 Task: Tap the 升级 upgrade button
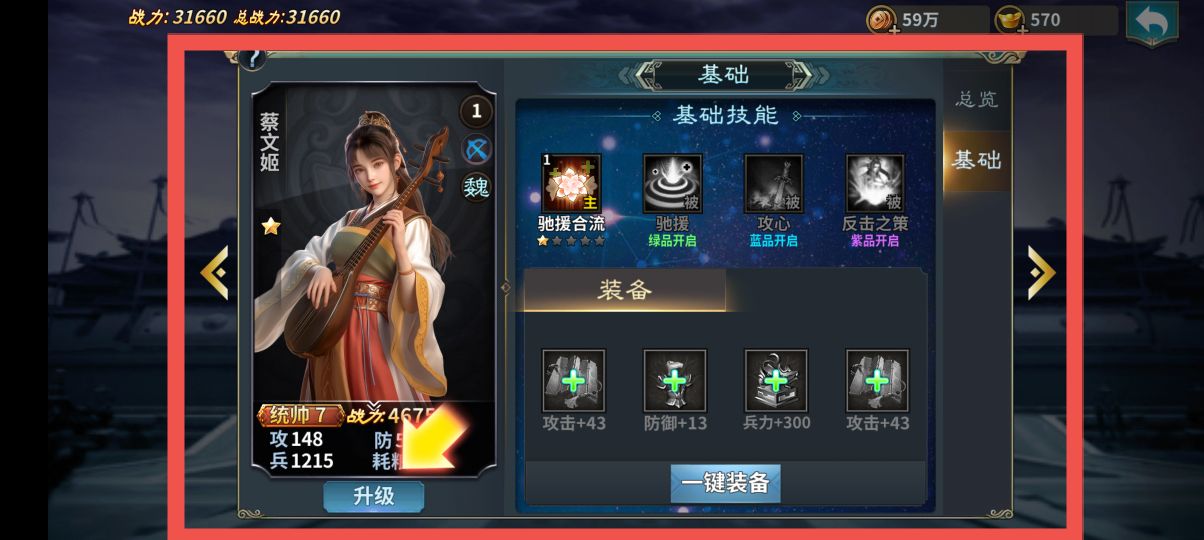[x=373, y=496]
